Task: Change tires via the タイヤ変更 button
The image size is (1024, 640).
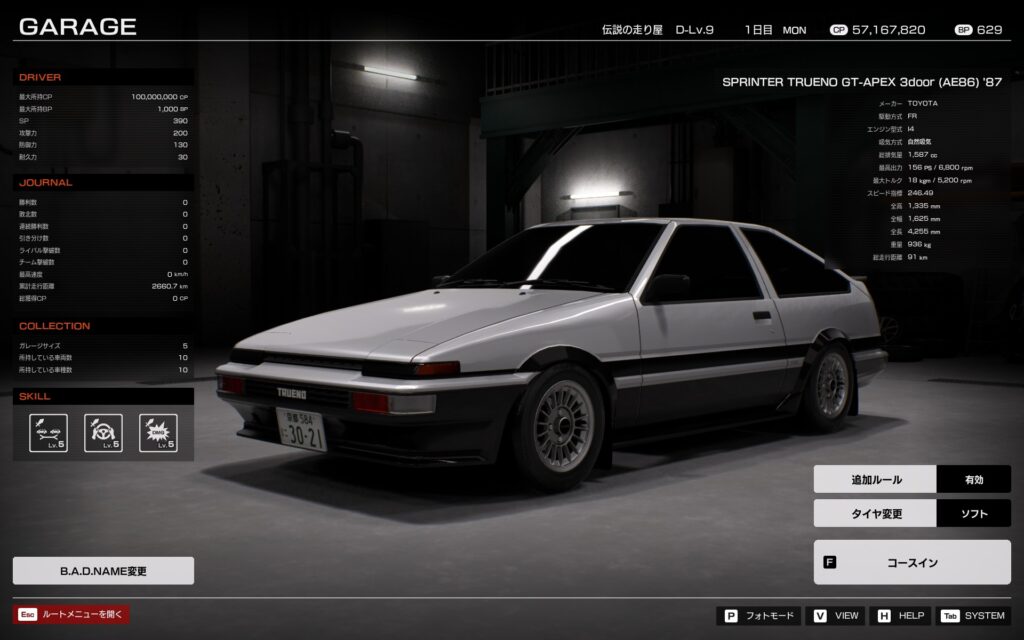Action: 912,514
